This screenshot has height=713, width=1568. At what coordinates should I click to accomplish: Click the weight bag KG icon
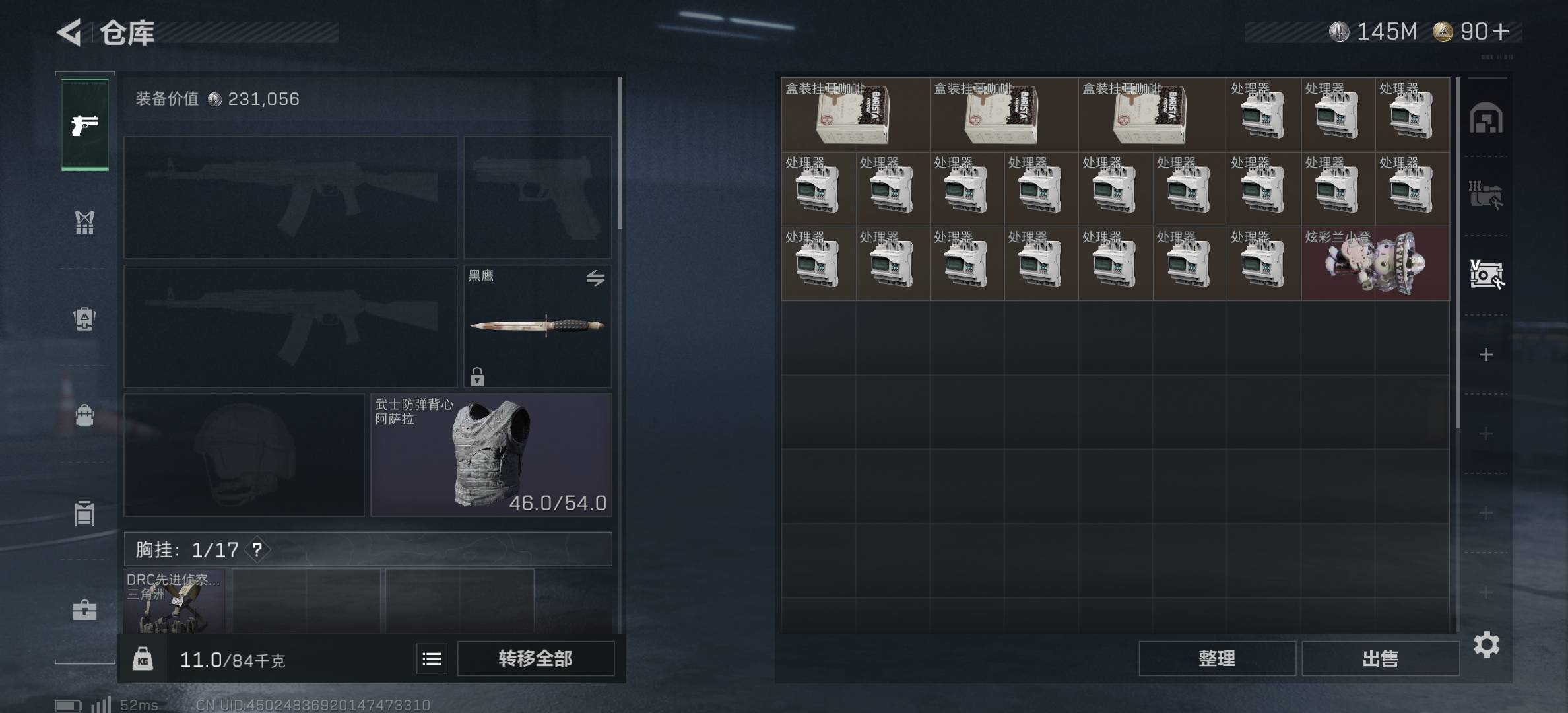143,659
